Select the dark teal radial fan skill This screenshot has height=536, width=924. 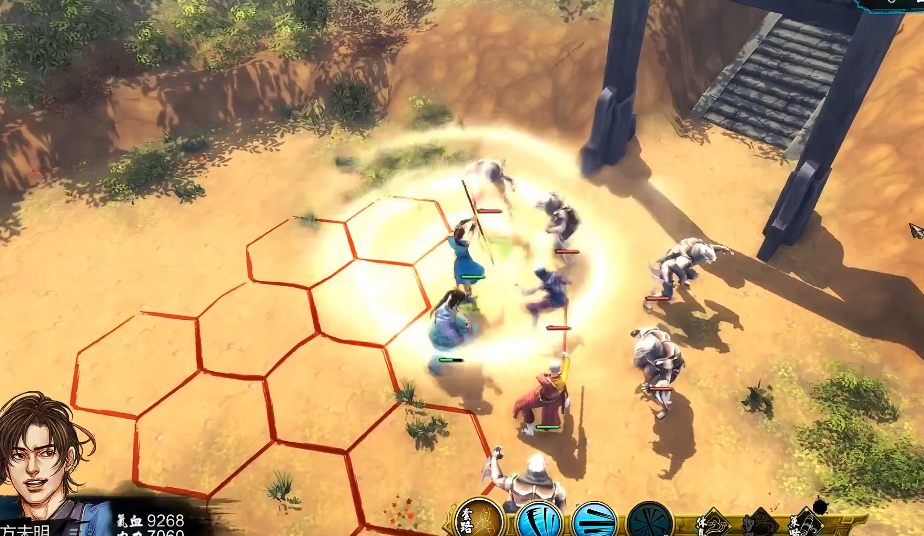tap(649, 521)
